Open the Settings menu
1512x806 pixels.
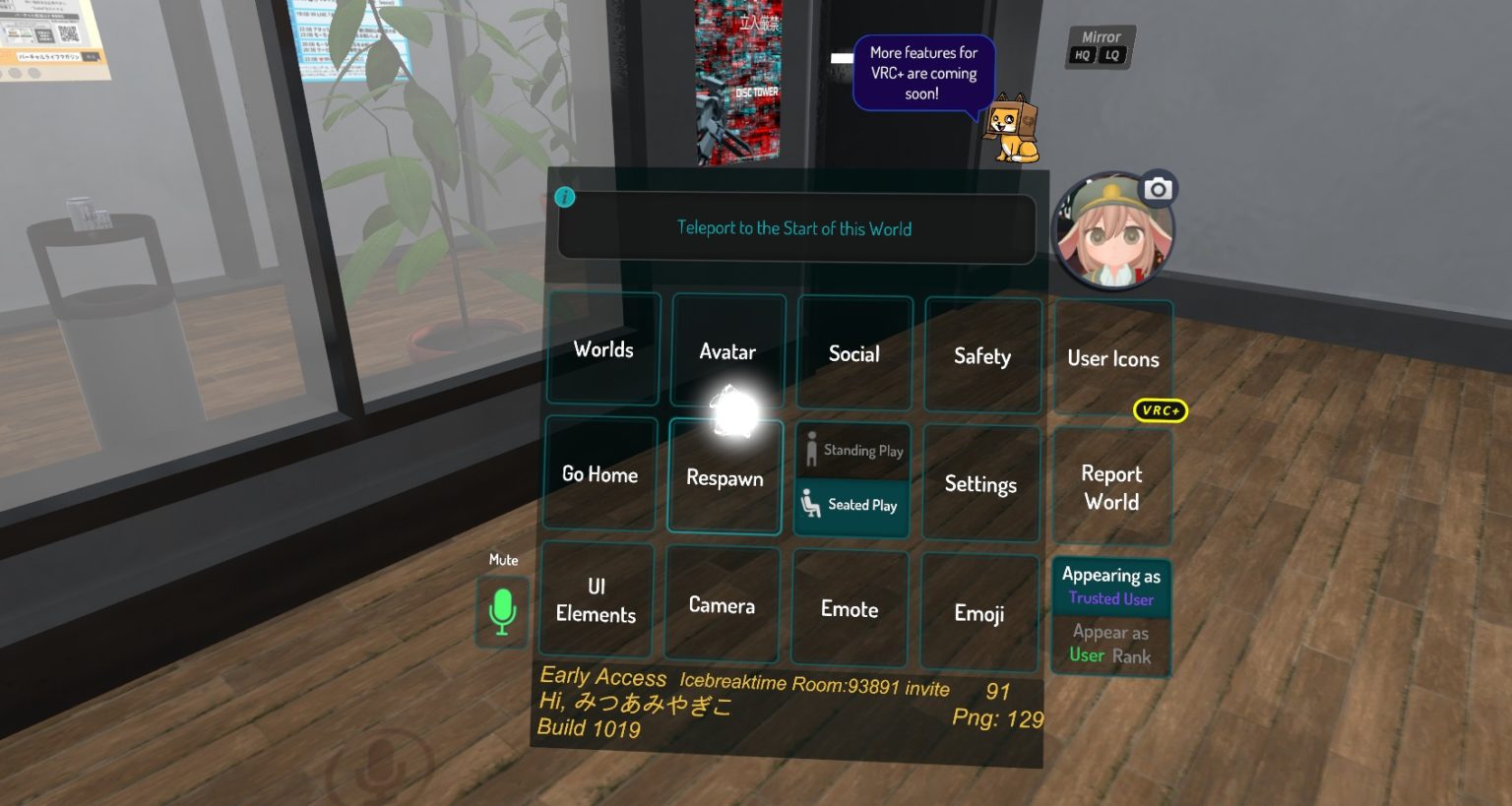[x=980, y=484]
